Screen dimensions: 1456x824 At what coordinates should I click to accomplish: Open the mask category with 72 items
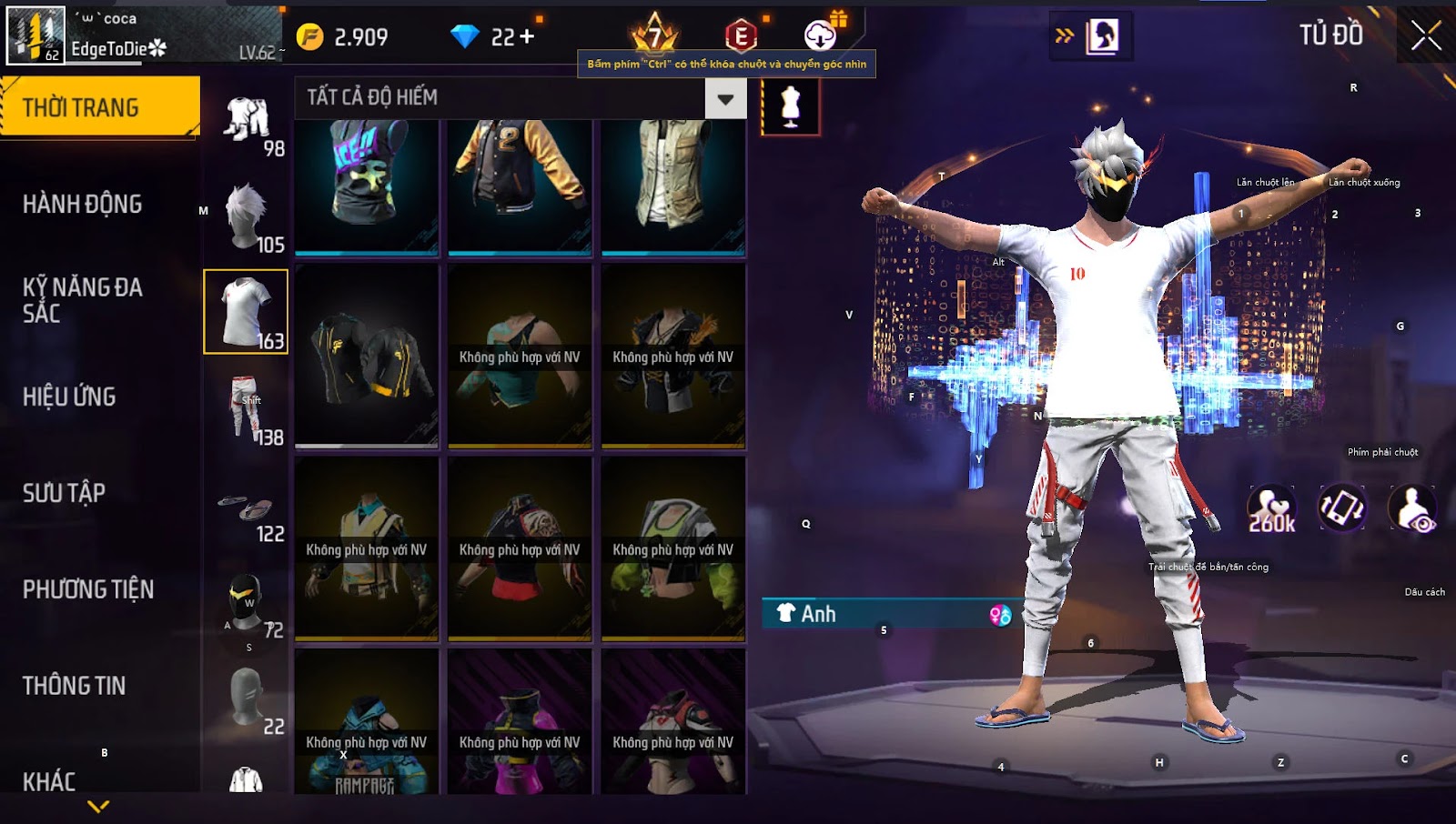click(247, 602)
